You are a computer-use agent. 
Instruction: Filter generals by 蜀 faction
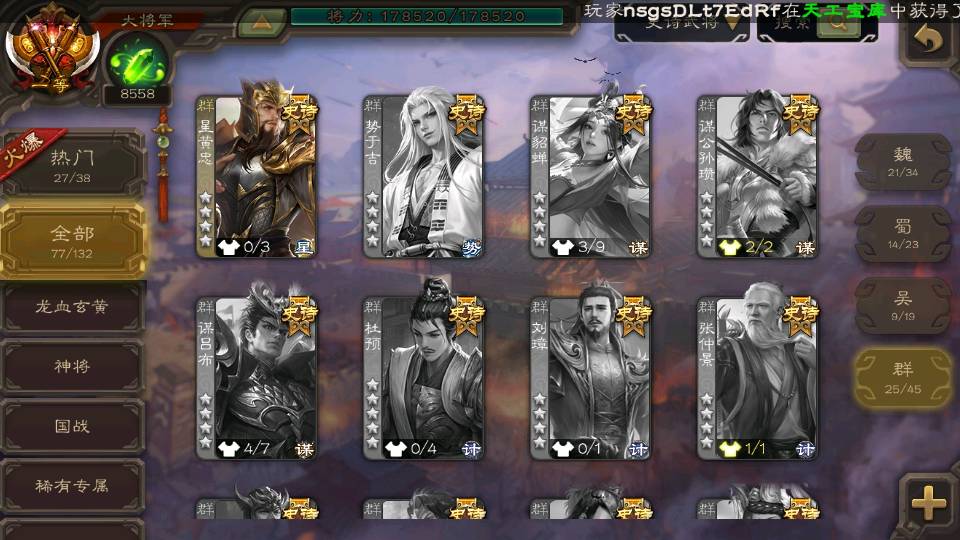point(903,233)
